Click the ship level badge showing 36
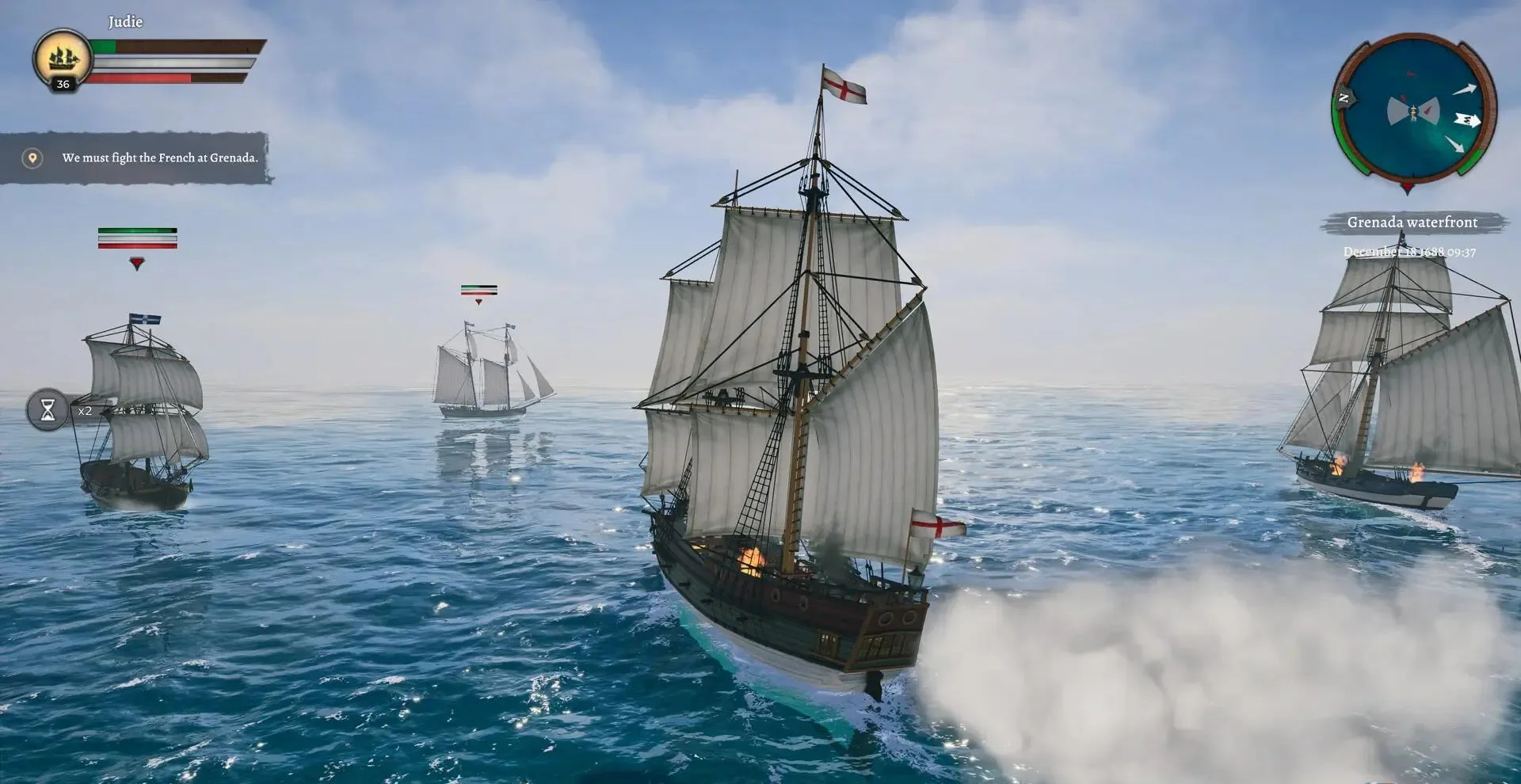The image size is (1521, 784). point(63,85)
